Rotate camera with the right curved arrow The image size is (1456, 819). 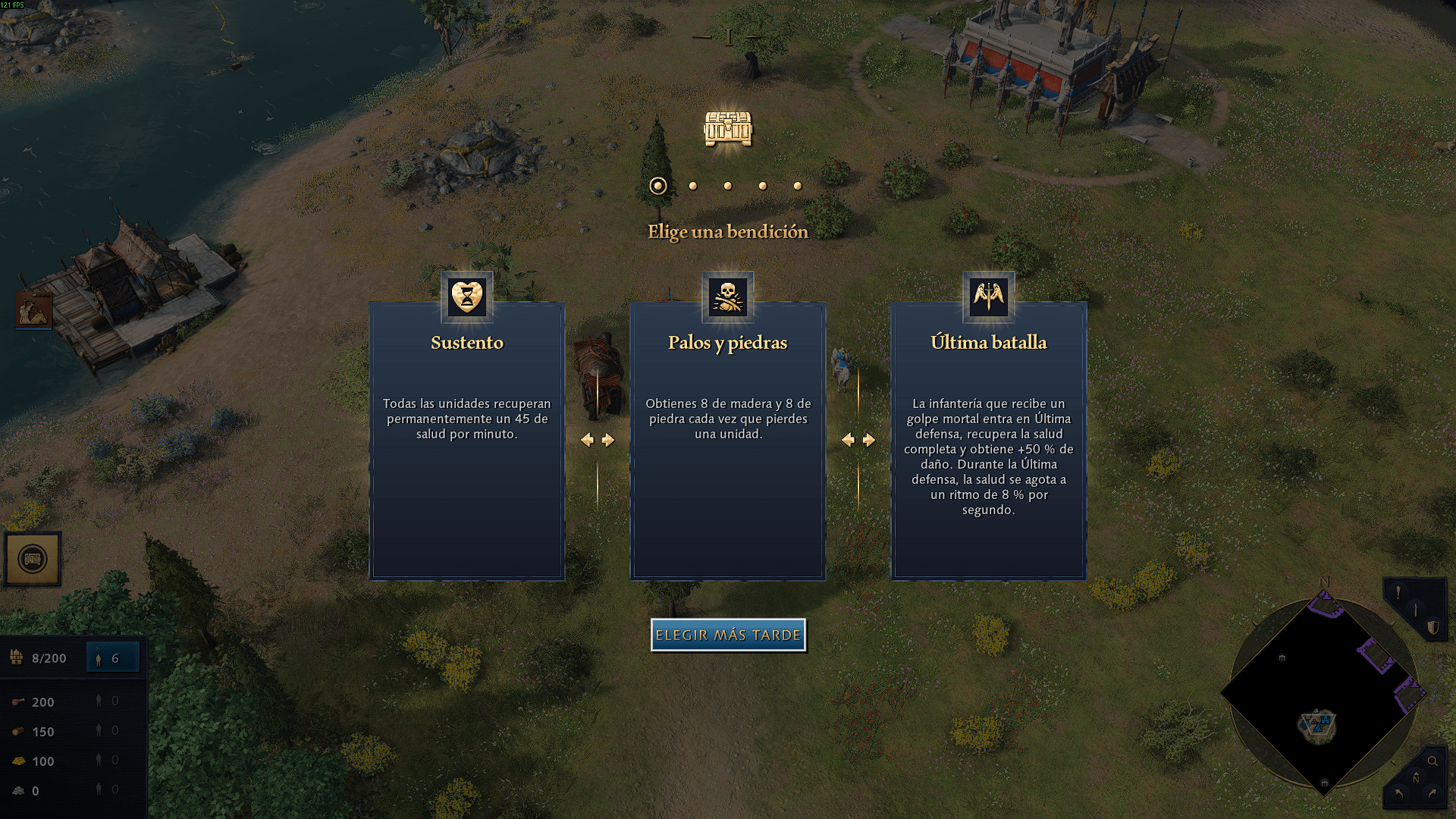[x=1432, y=793]
